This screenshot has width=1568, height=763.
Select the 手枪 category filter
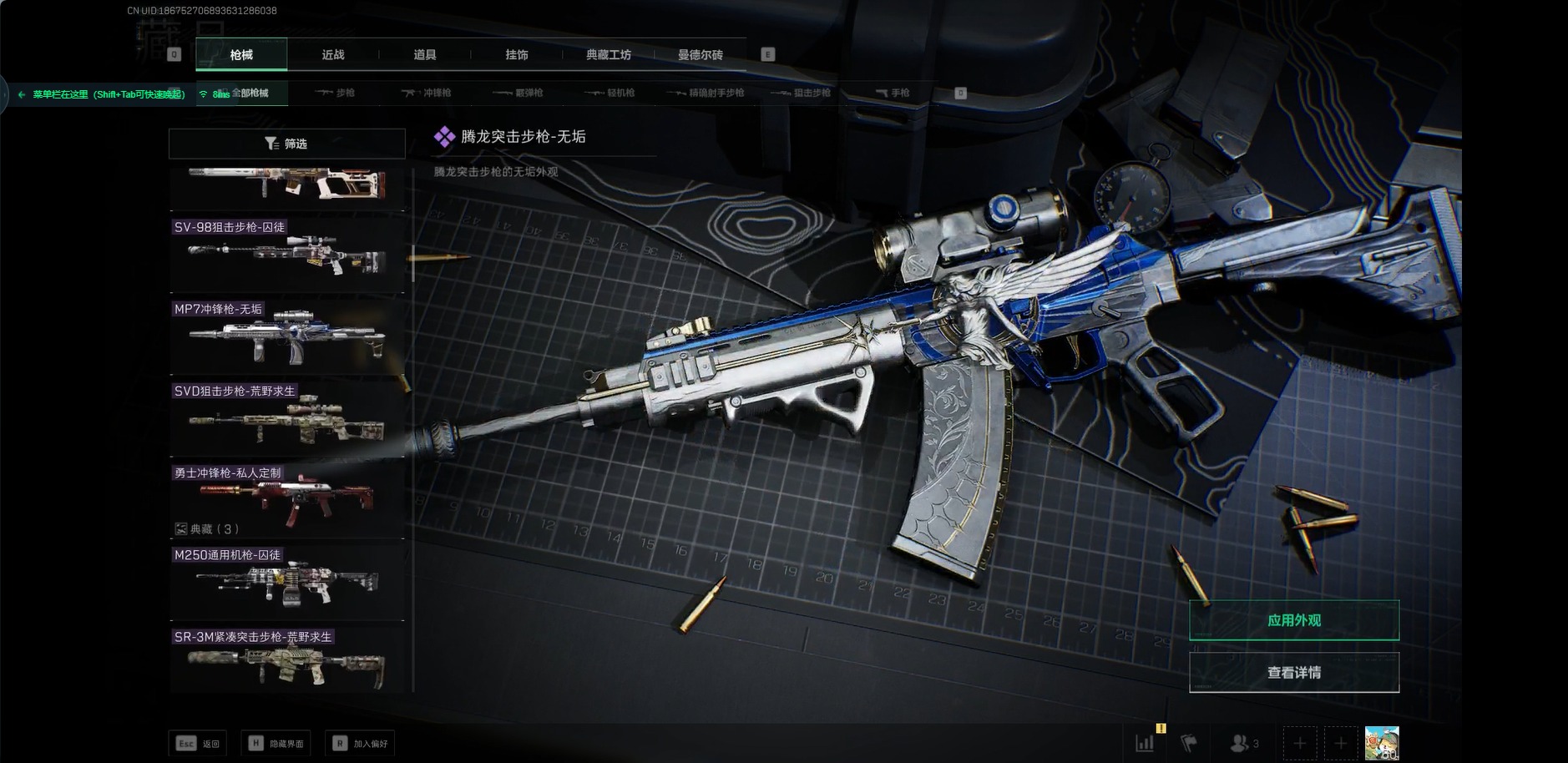coord(893,93)
